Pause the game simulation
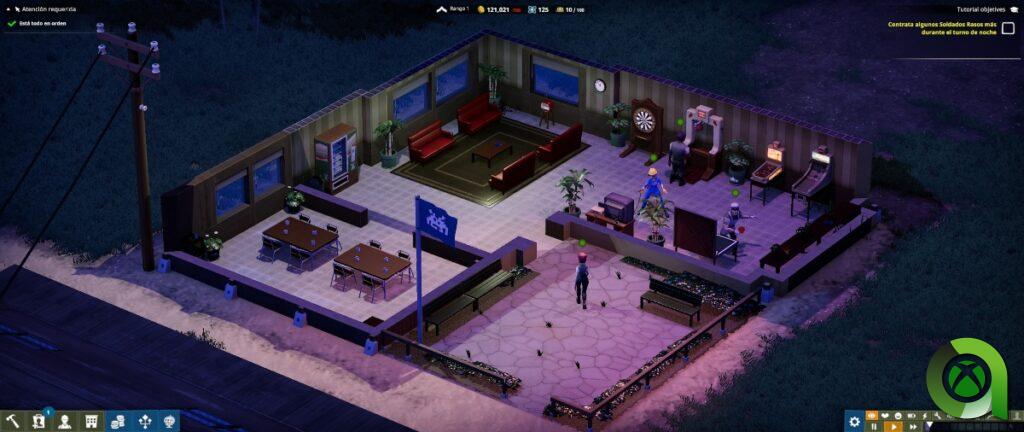1024x432 pixels. pos(873,426)
